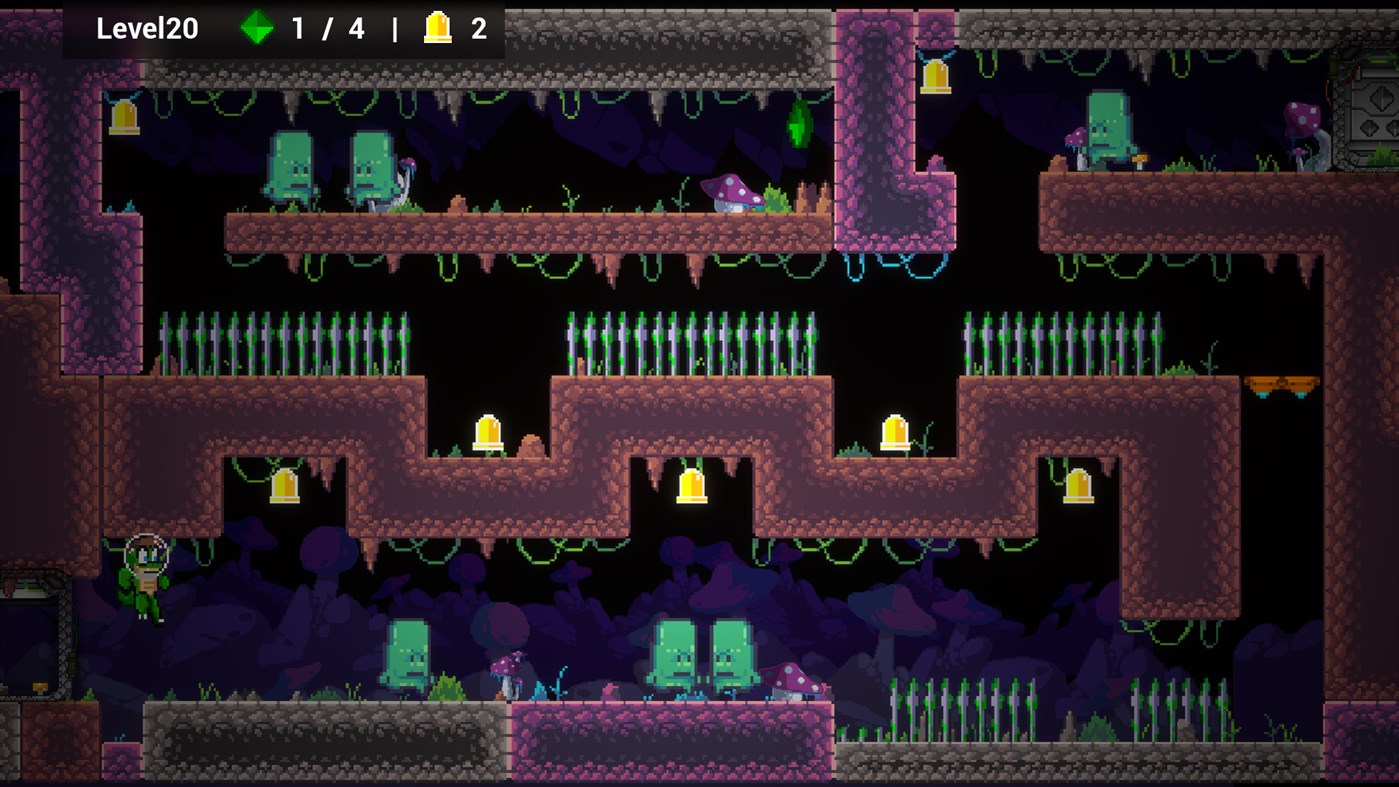Image resolution: width=1399 pixels, height=787 pixels.
Task: Click the bell above the middle ledge
Action: pyautogui.click(x=487, y=430)
